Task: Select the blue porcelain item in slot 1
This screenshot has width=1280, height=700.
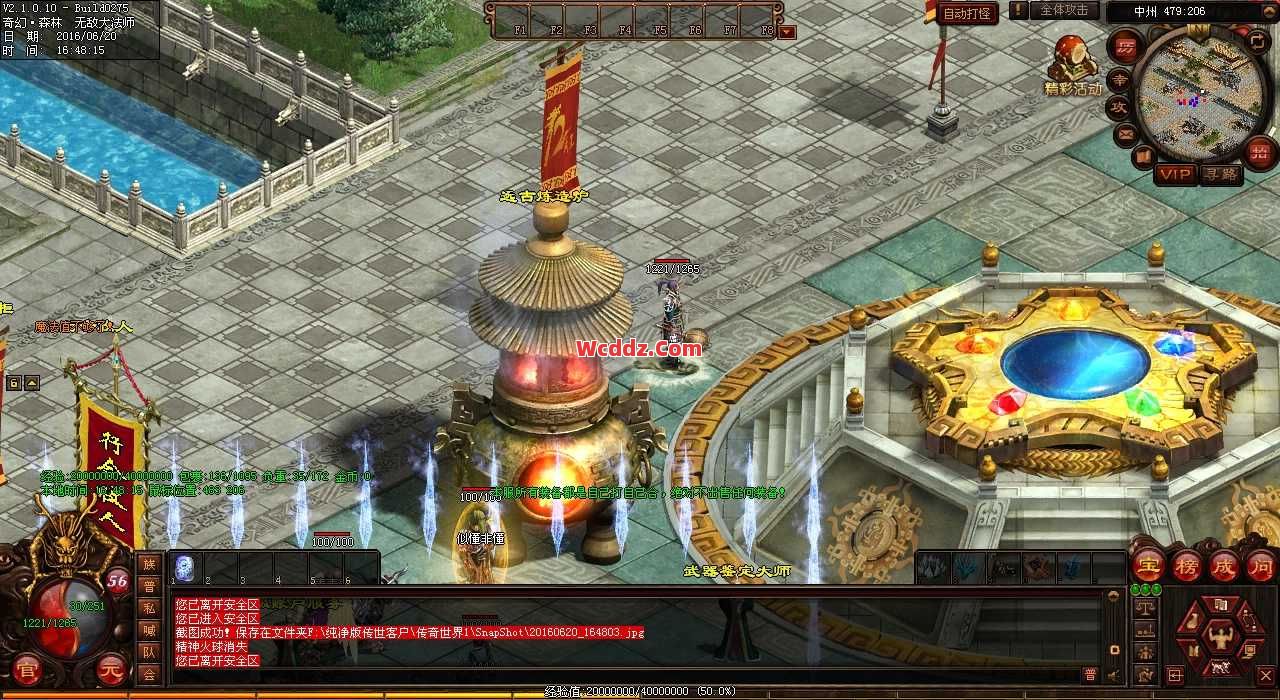Action: click(x=185, y=568)
